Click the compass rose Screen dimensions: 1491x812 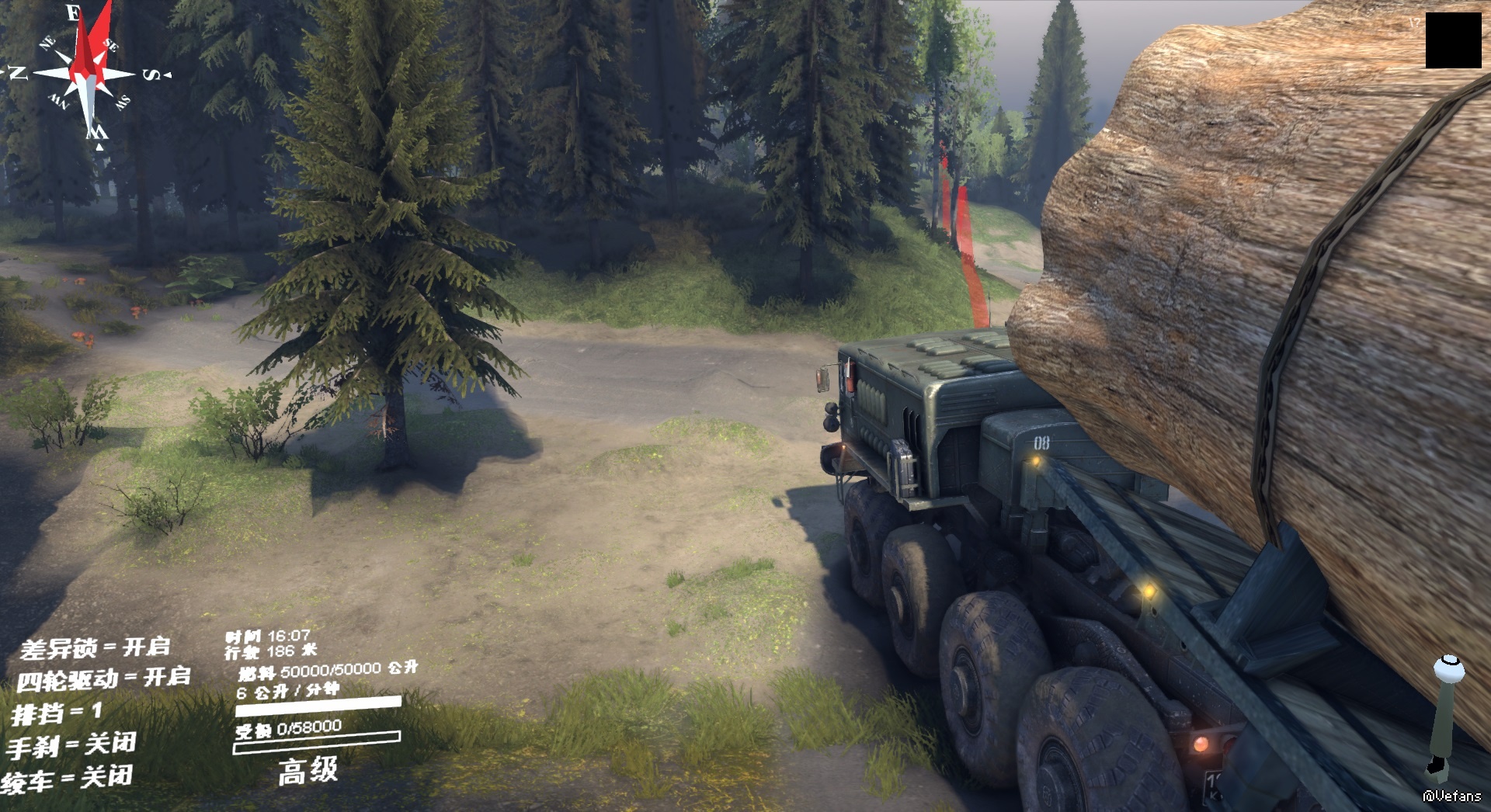click(x=87, y=74)
